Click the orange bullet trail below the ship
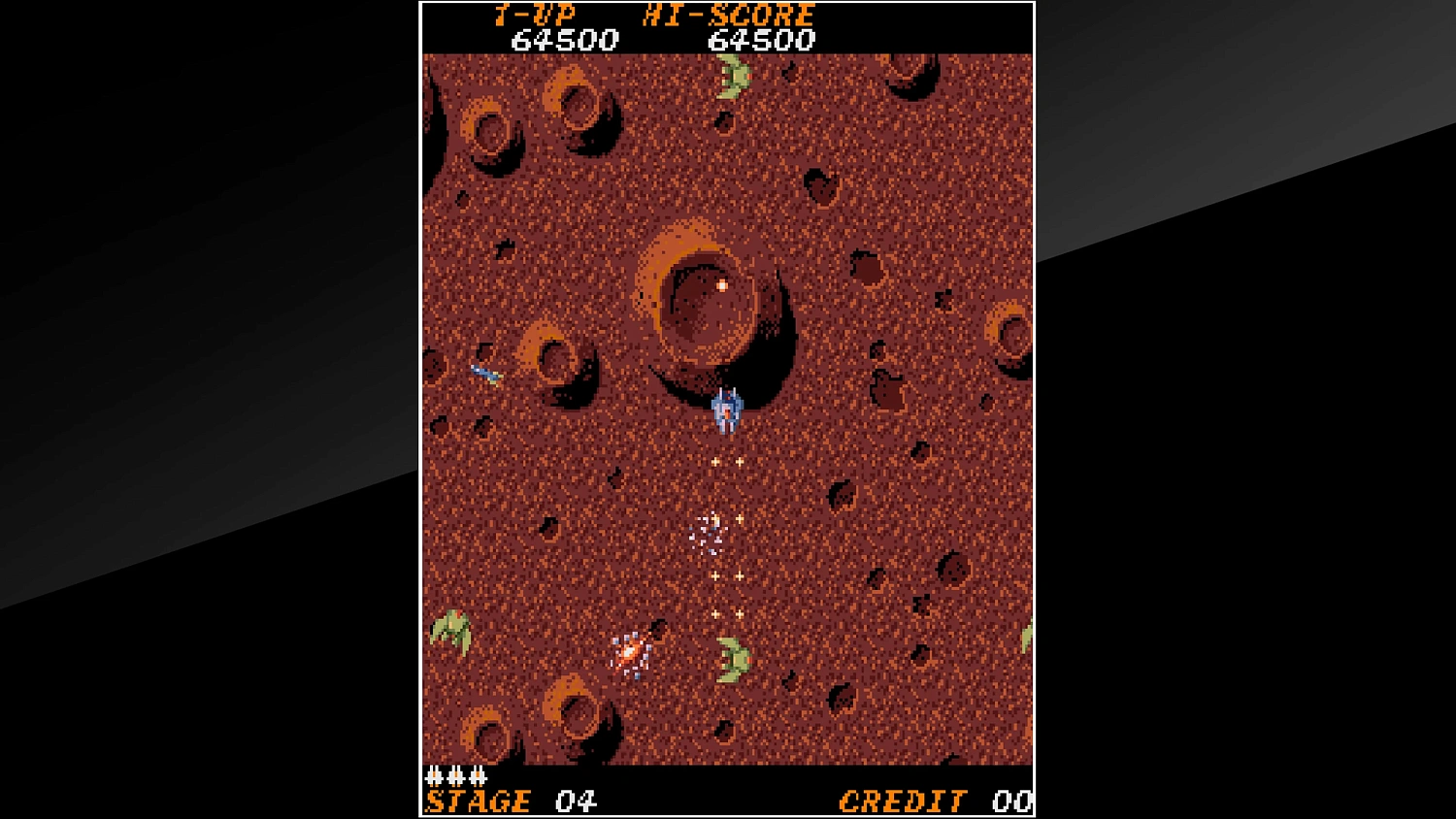The width and height of the screenshot is (1456, 819). 726,463
